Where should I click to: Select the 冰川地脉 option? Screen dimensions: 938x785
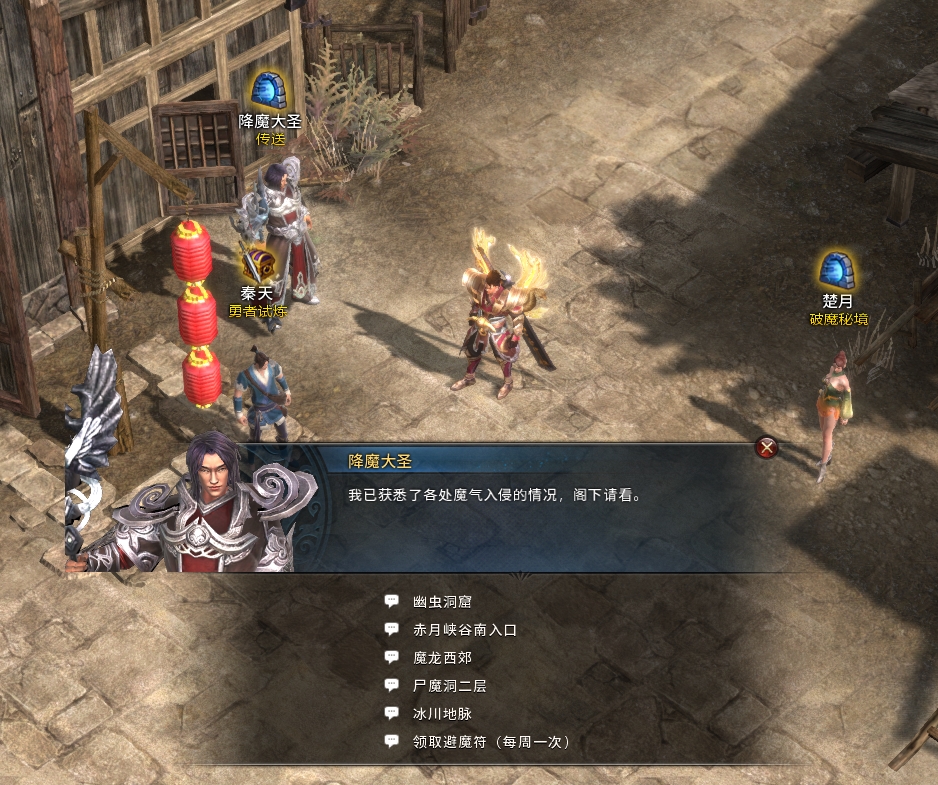pyautogui.click(x=441, y=714)
